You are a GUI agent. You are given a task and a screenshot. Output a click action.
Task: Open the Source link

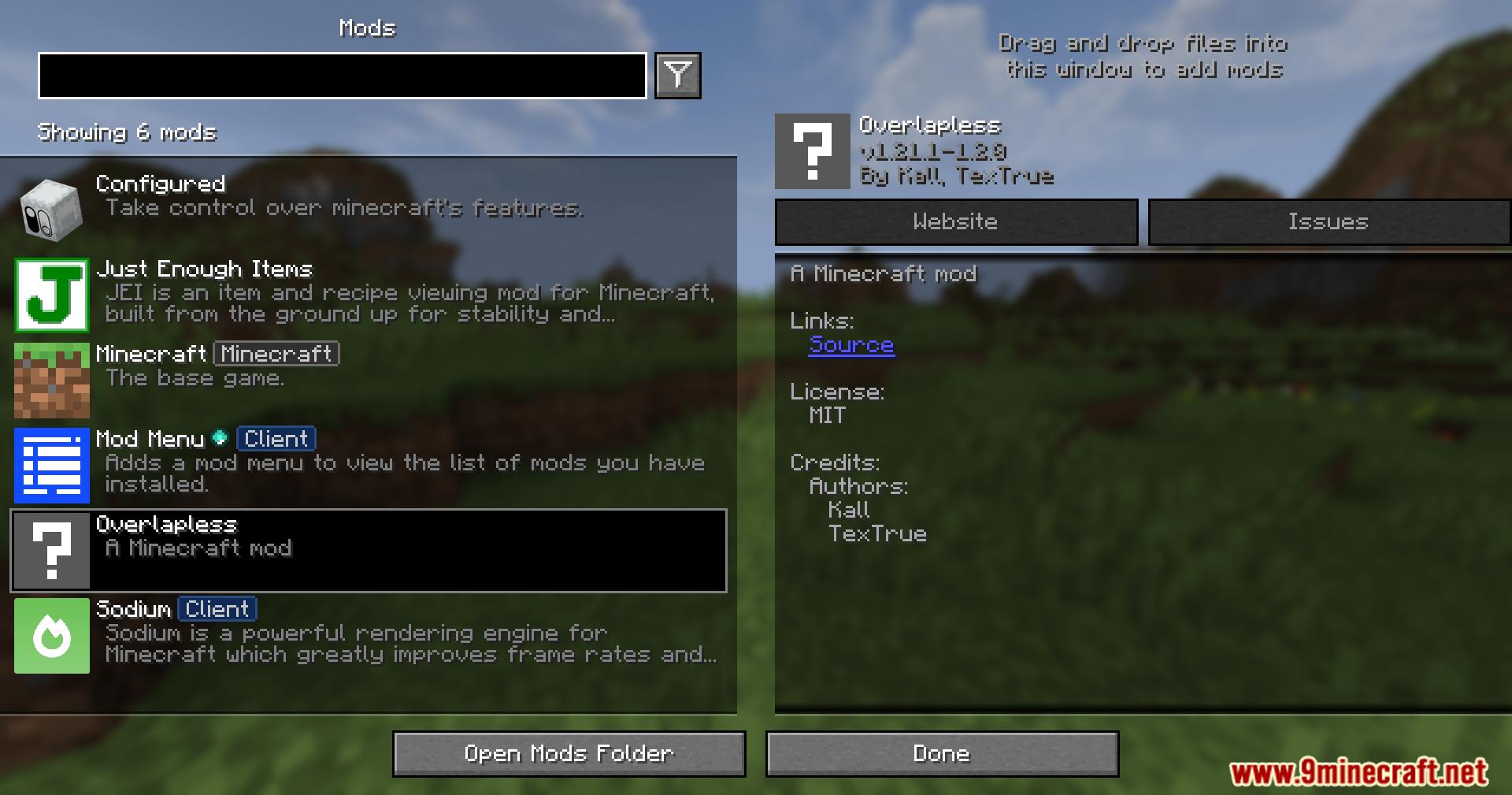(851, 345)
